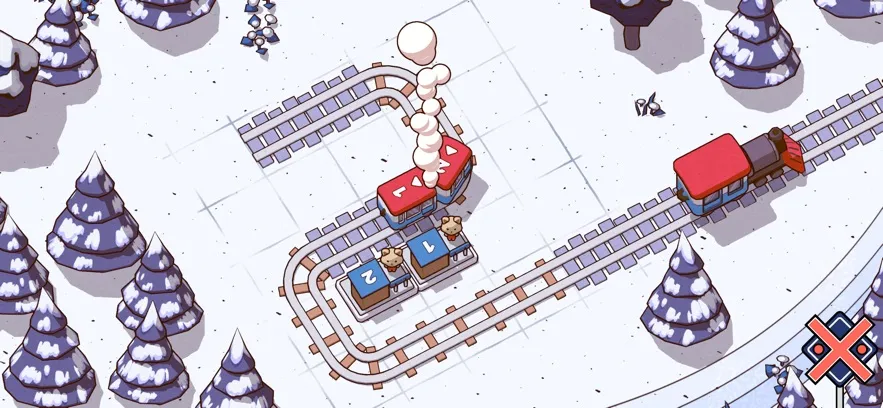Click the red X crossing sign icon

(x=842, y=350)
